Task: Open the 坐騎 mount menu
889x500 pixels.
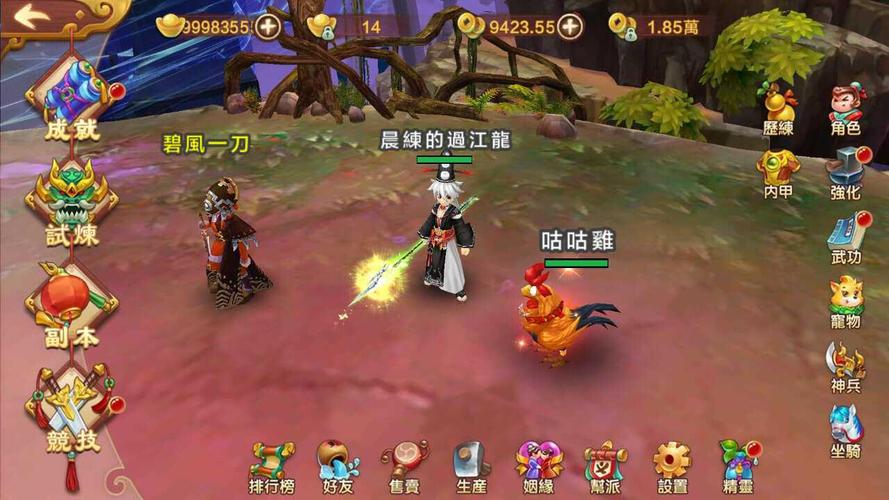Action: click(846, 430)
